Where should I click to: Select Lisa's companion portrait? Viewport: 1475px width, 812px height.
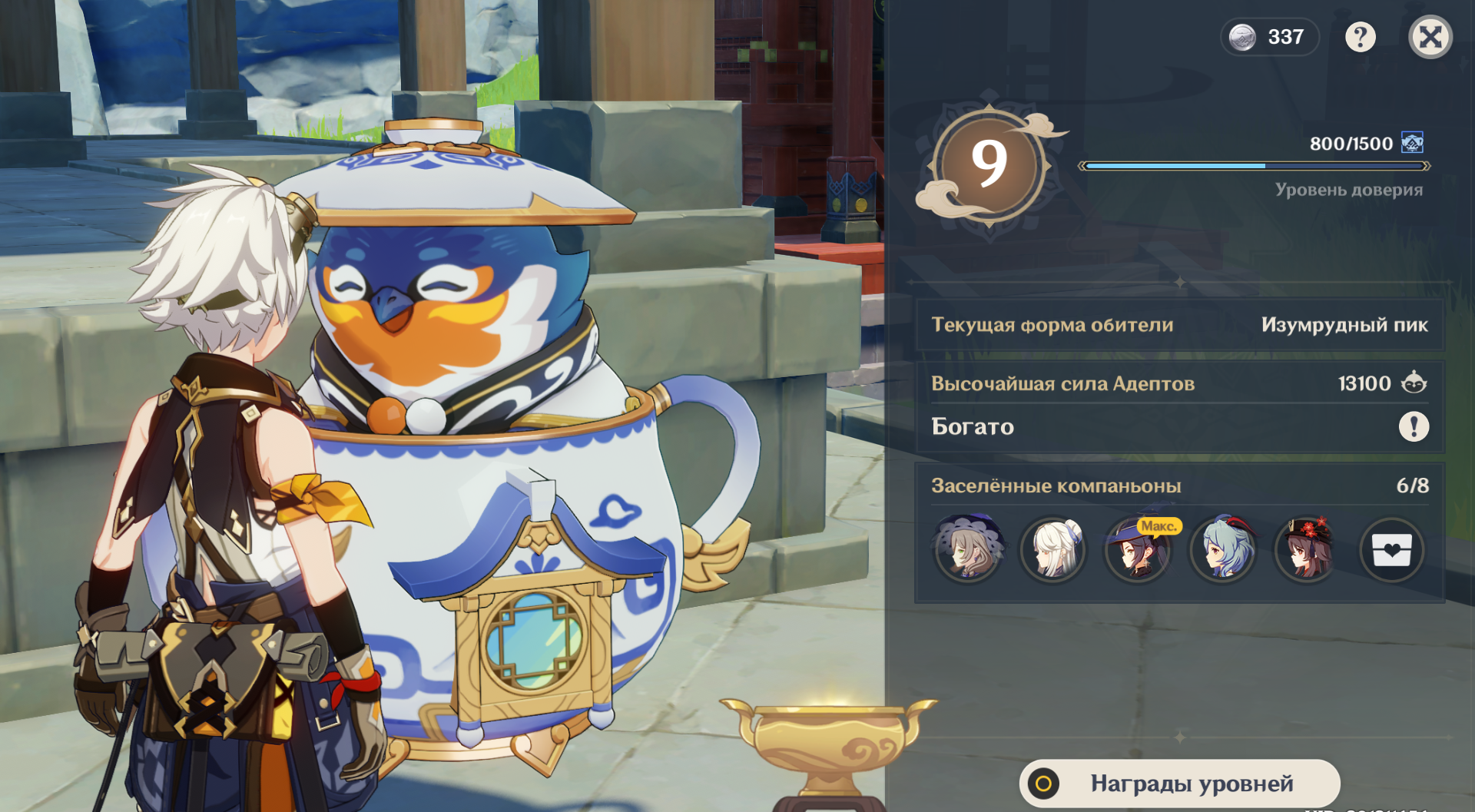tap(968, 549)
